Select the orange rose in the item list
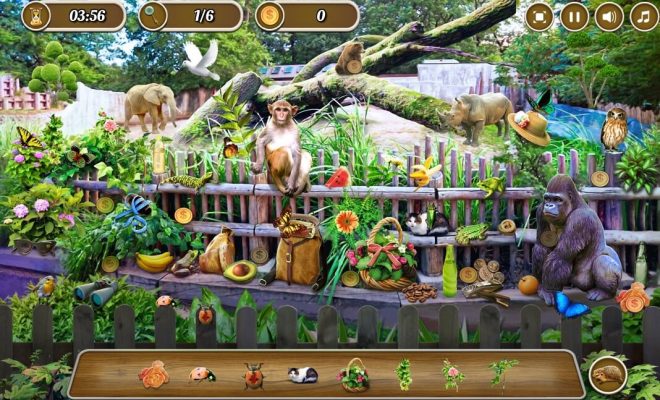This screenshot has width=660, height=400. 154,375
